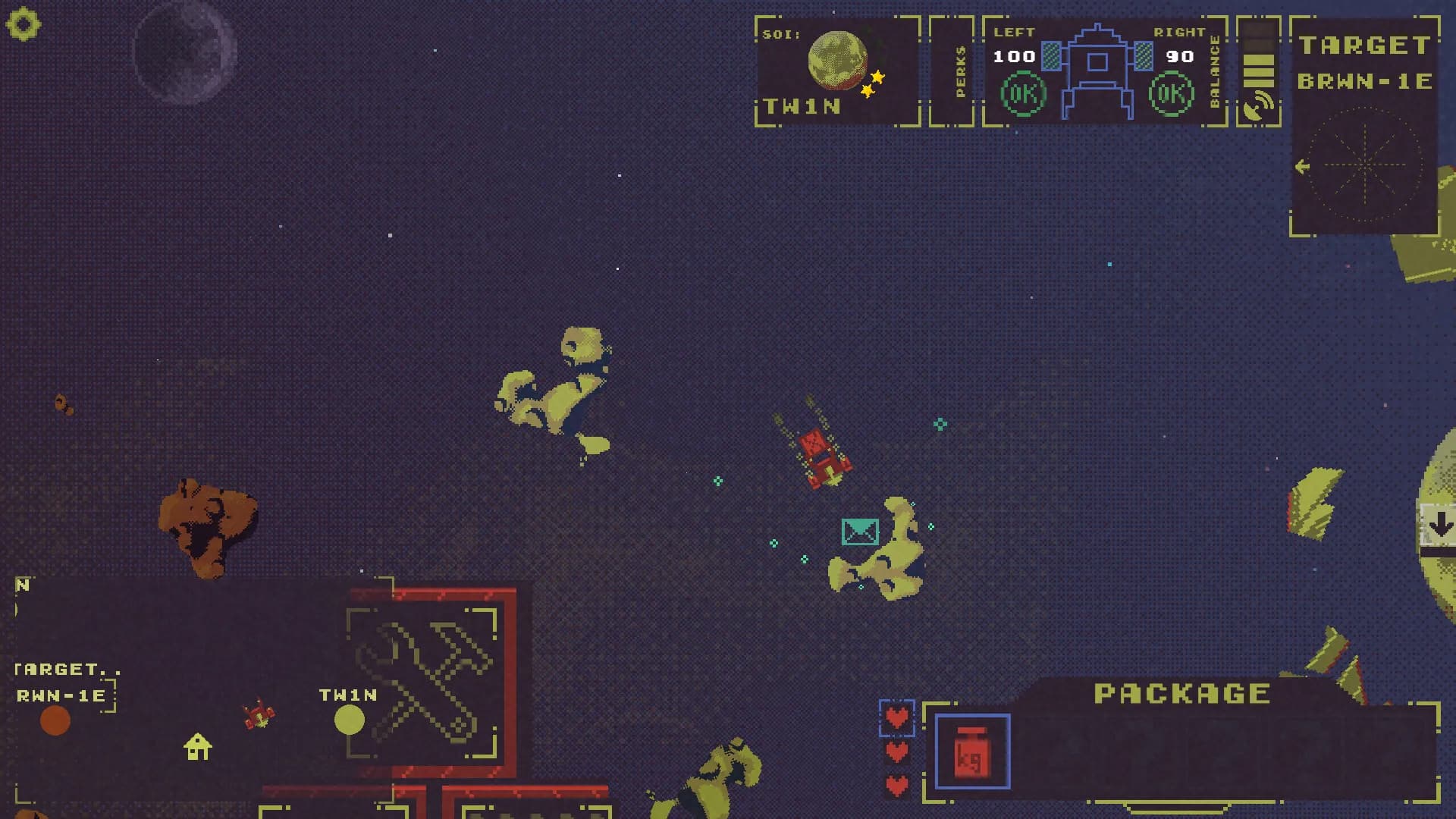The image size is (1456, 819).
Task: Click the package weight kg slot
Action: tap(972, 752)
